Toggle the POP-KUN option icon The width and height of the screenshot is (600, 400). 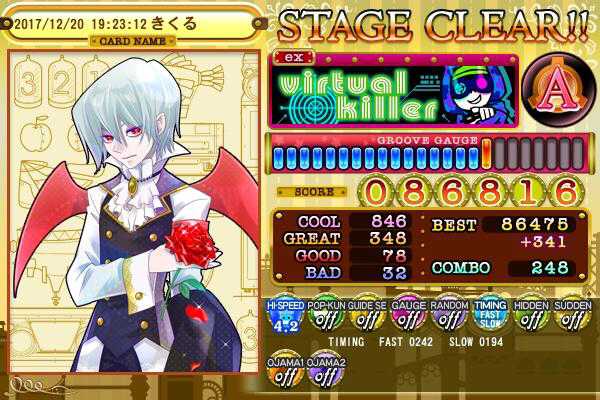point(323,317)
